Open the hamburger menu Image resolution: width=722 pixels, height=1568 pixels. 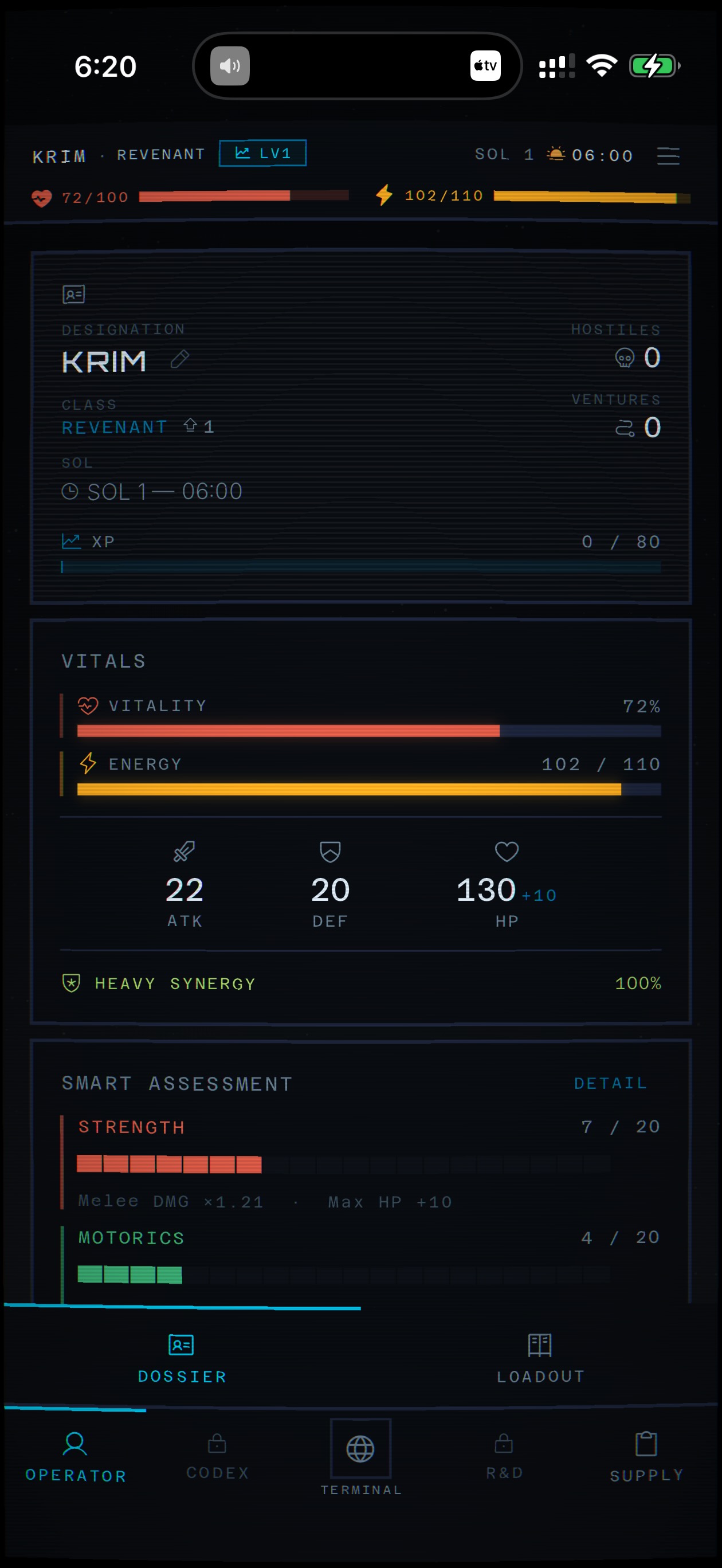pyautogui.click(x=668, y=156)
